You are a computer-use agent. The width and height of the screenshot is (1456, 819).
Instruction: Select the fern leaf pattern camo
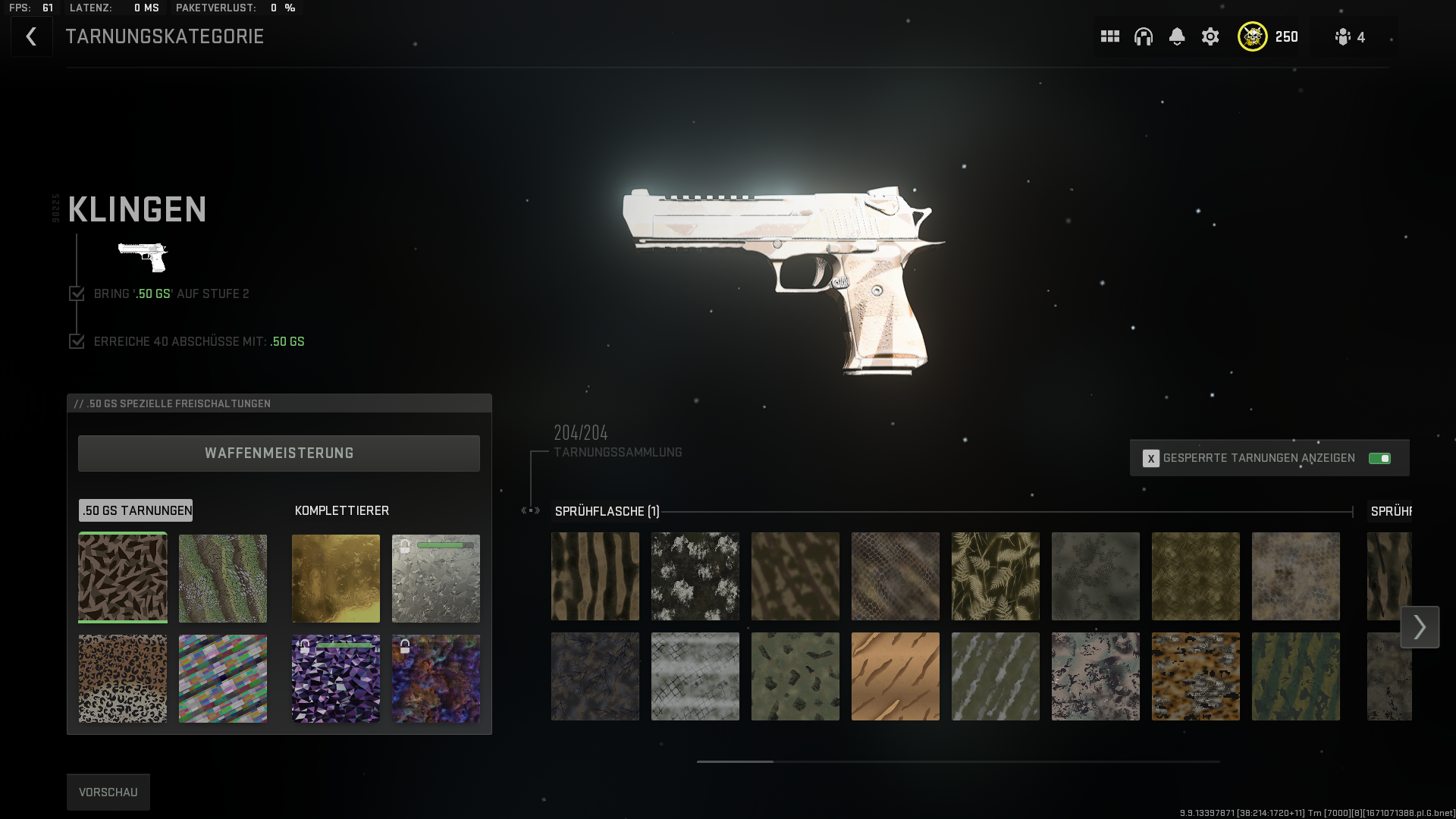(x=996, y=576)
